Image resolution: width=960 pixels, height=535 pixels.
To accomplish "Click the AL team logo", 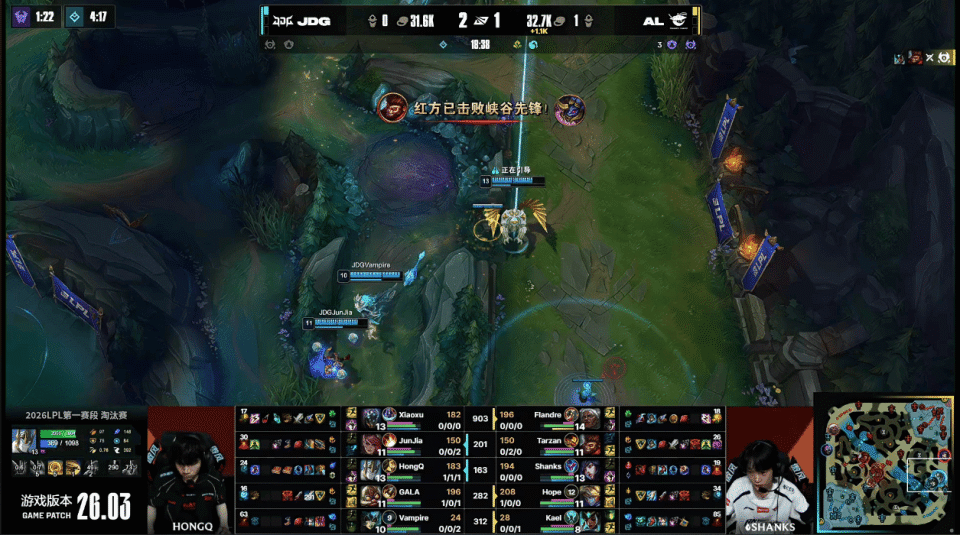I will click(679, 20).
